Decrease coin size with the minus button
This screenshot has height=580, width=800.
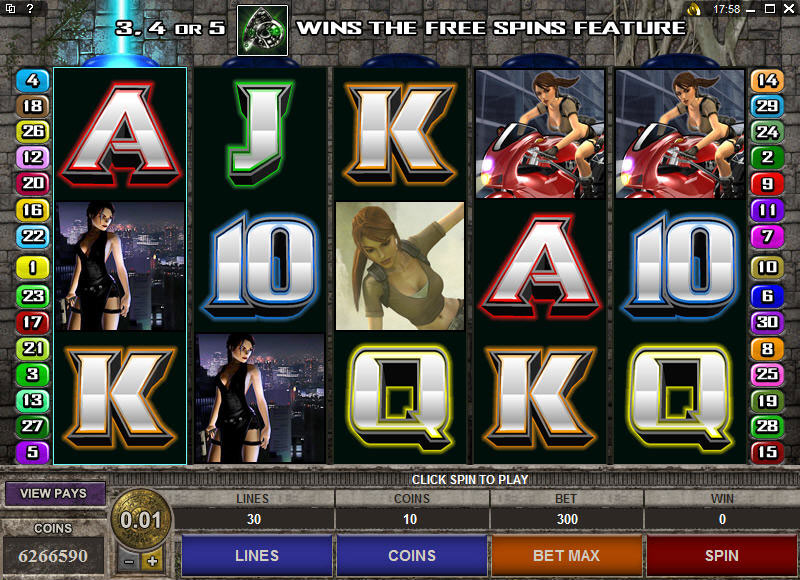pos(128,561)
